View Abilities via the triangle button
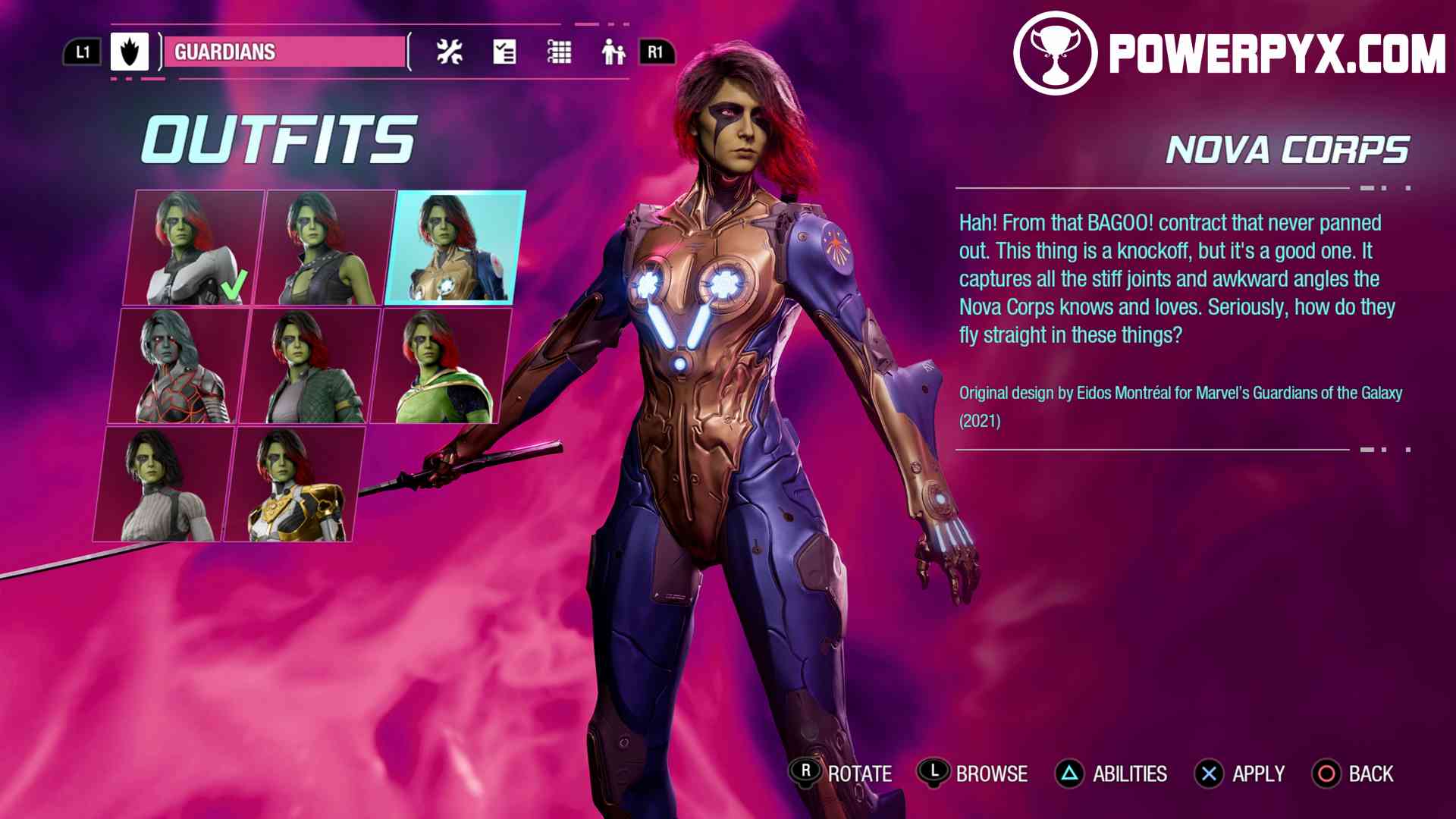Image resolution: width=1456 pixels, height=819 pixels. (1068, 774)
